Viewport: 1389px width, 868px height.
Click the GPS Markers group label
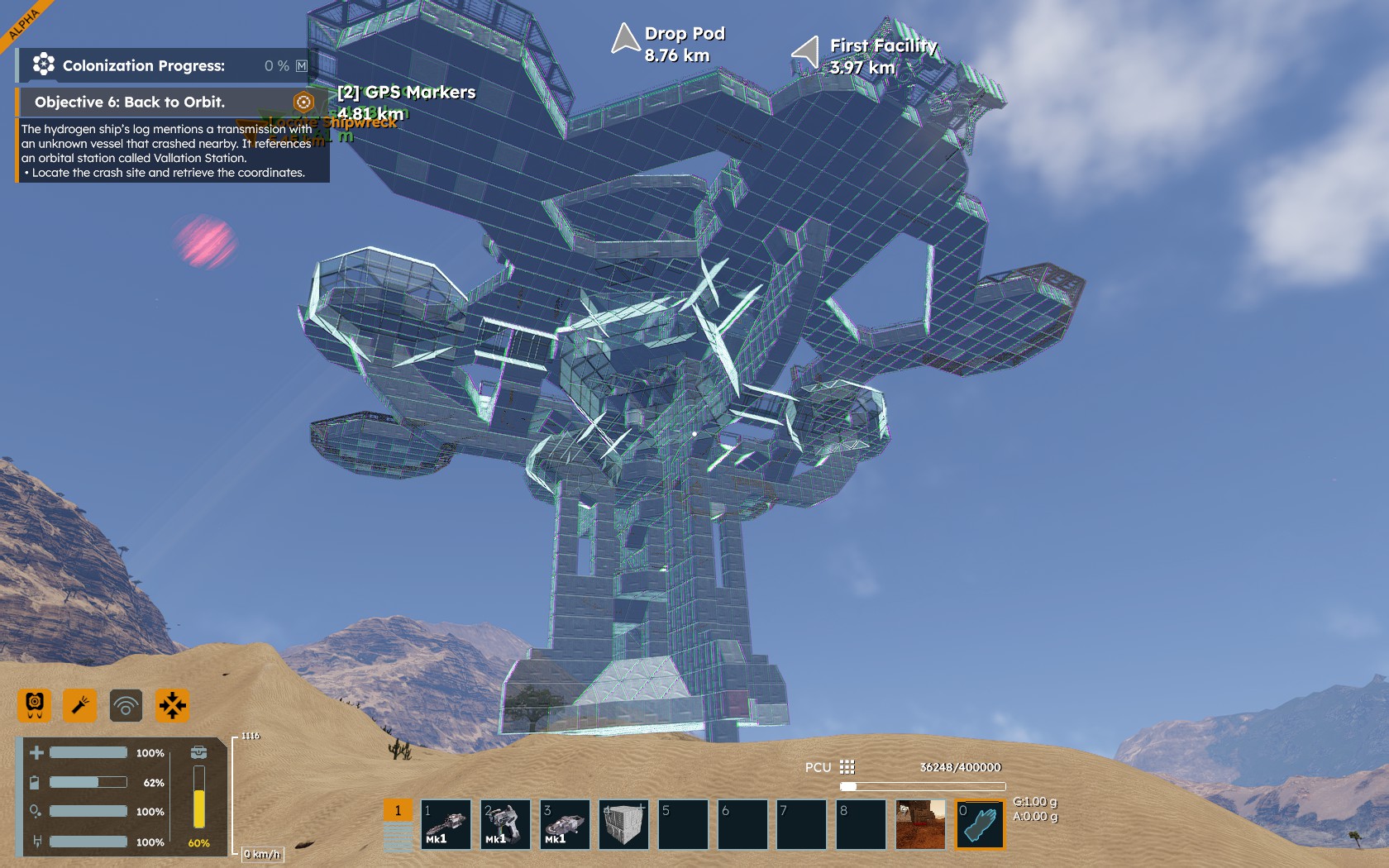coord(406,93)
